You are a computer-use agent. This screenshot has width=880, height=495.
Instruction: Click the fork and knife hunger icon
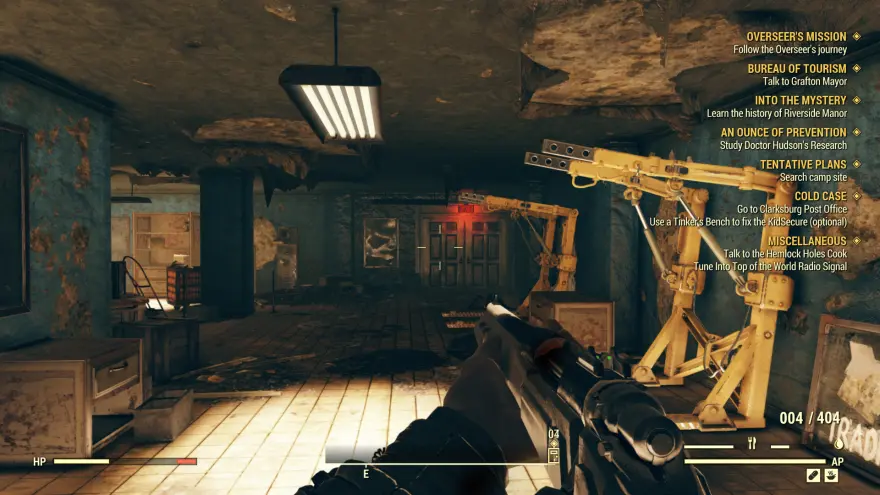752,444
